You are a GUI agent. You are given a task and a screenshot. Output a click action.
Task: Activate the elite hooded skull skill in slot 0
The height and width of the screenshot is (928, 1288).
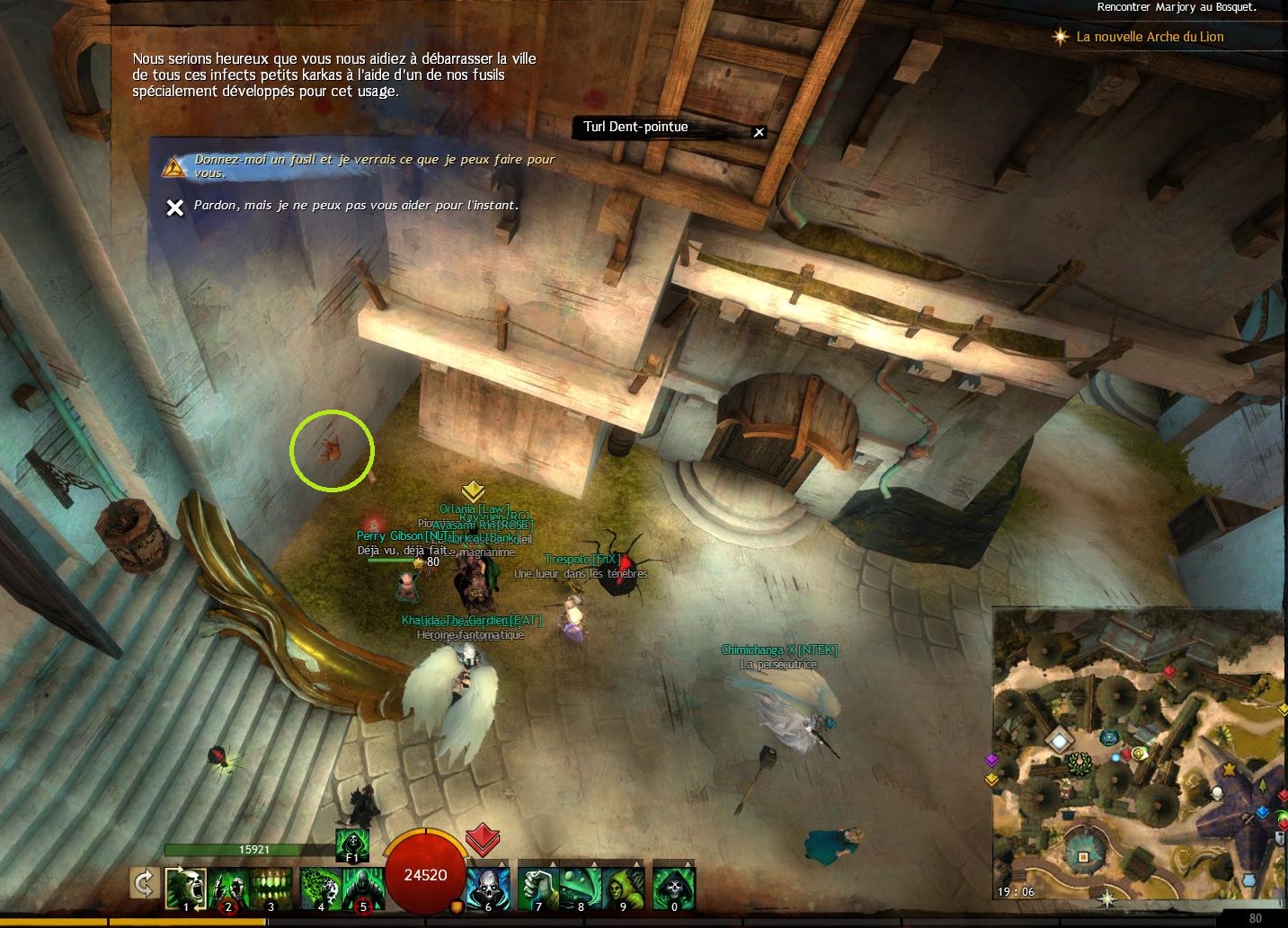point(673,888)
